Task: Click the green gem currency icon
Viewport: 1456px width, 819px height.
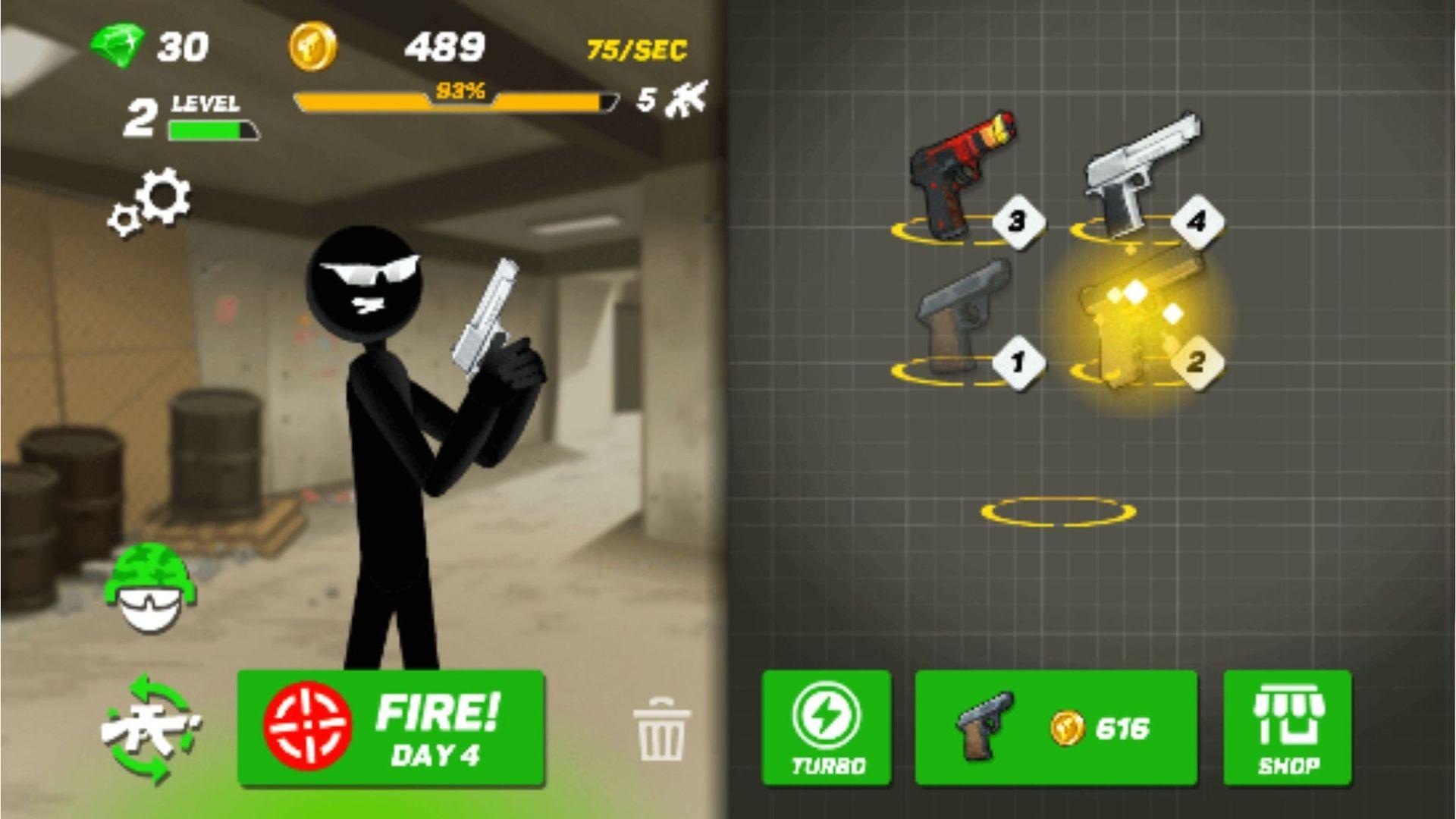Action: tap(118, 45)
